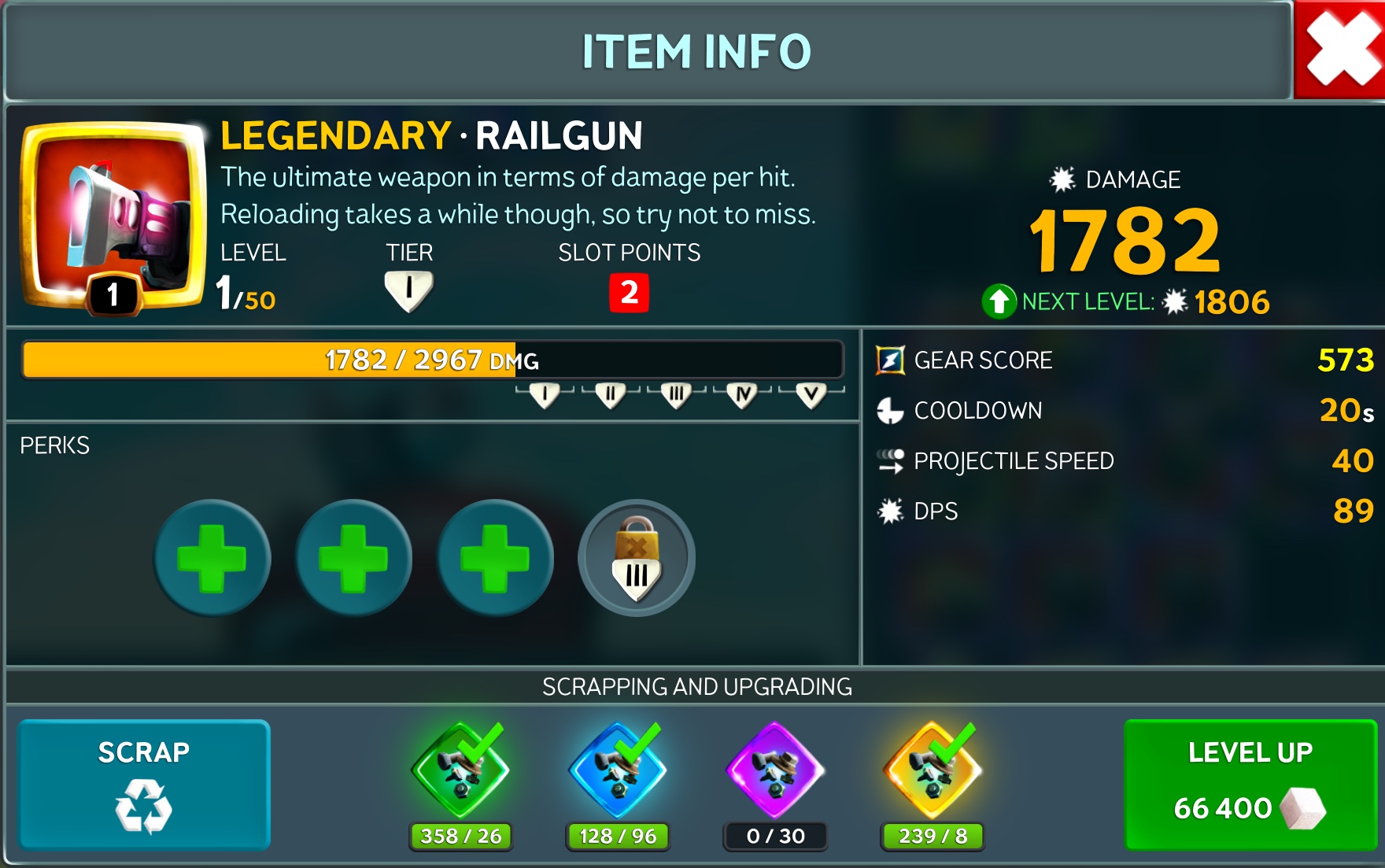Select the blue parts icon showing 128 / 96
The height and width of the screenshot is (868, 1385).
pyautogui.click(x=618, y=771)
